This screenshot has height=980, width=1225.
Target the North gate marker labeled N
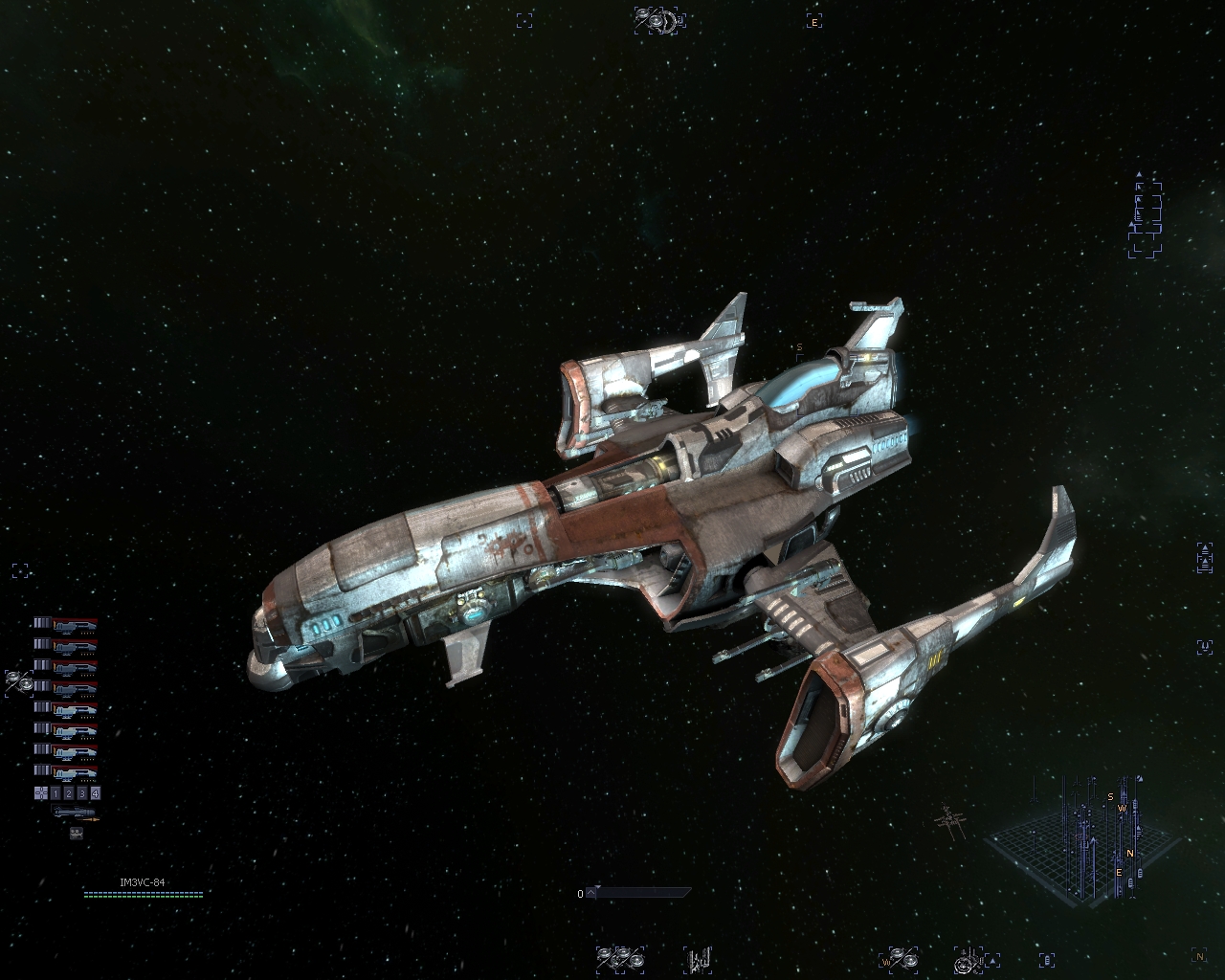(1199, 955)
